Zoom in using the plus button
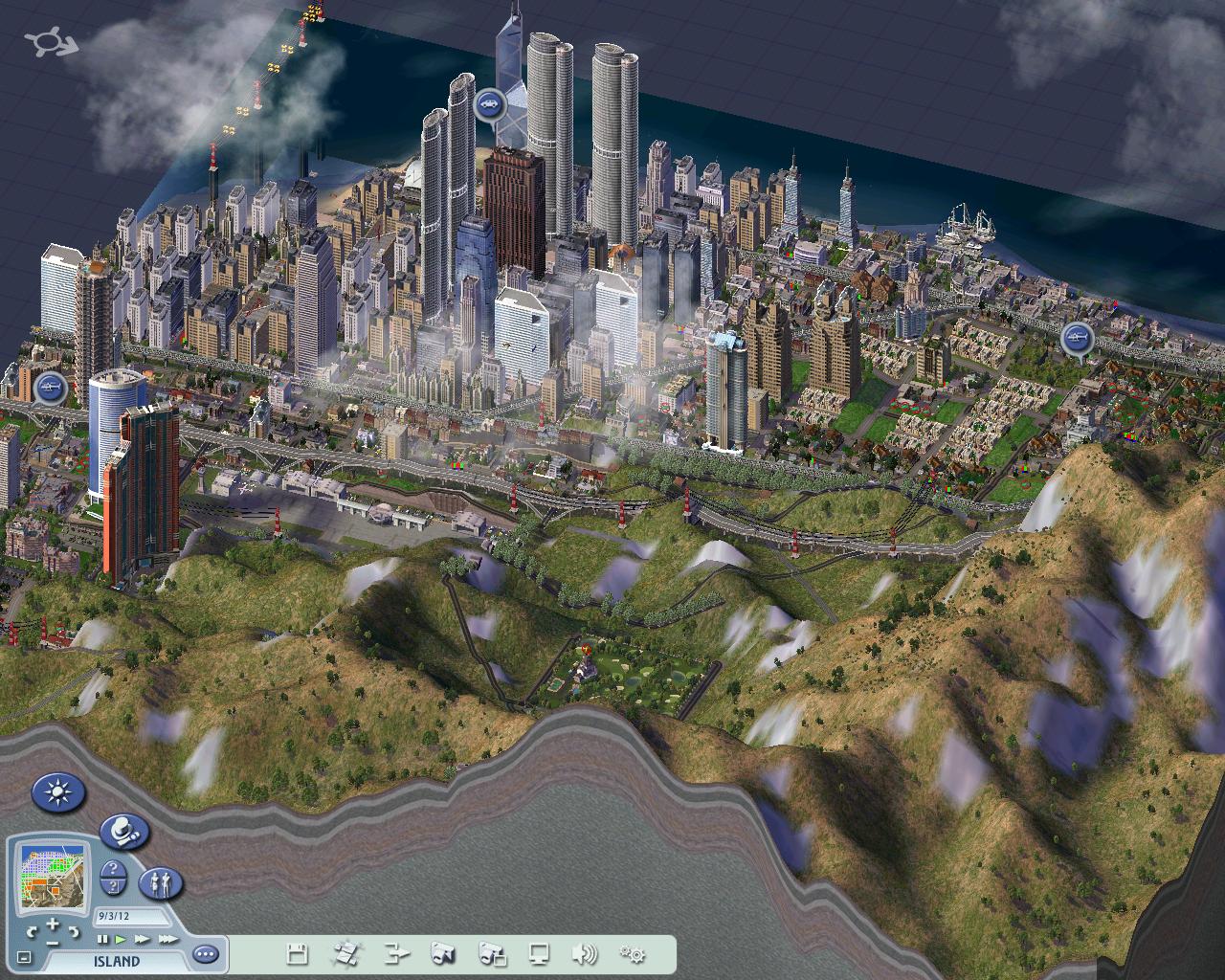This screenshot has width=1225, height=980. (54, 924)
